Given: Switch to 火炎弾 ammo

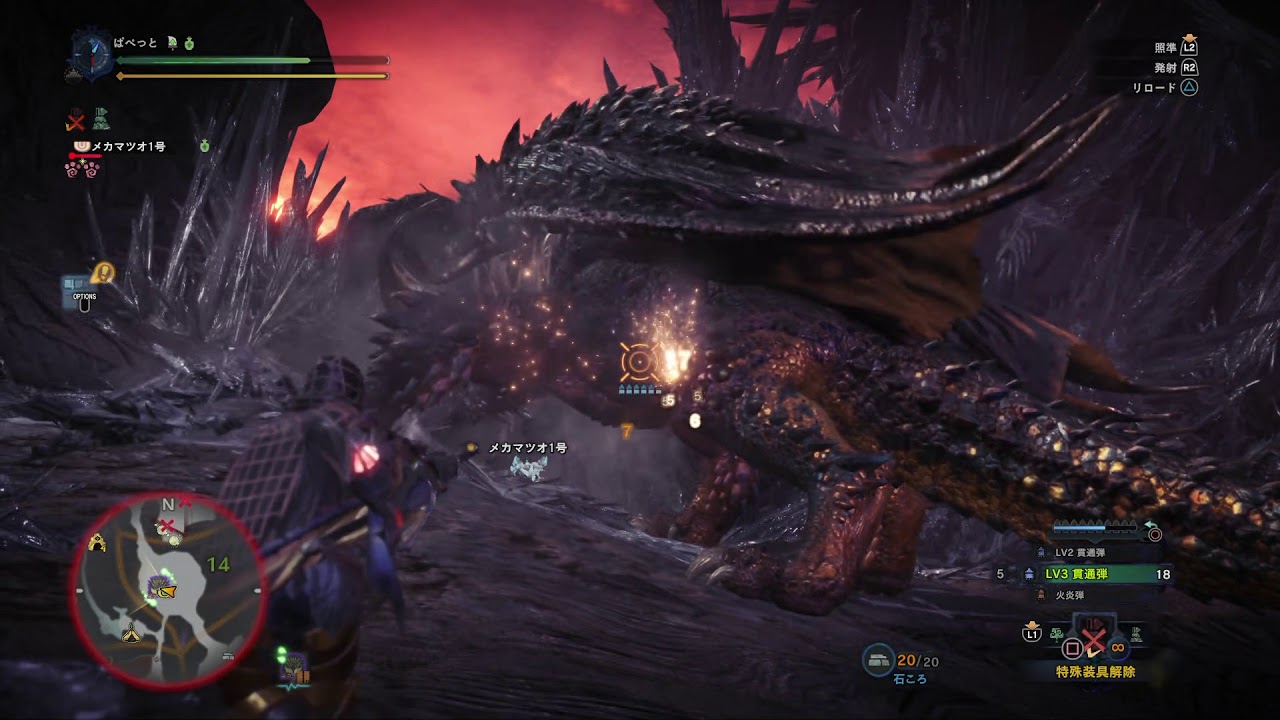Looking at the screenshot, I should [x=1071, y=596].
